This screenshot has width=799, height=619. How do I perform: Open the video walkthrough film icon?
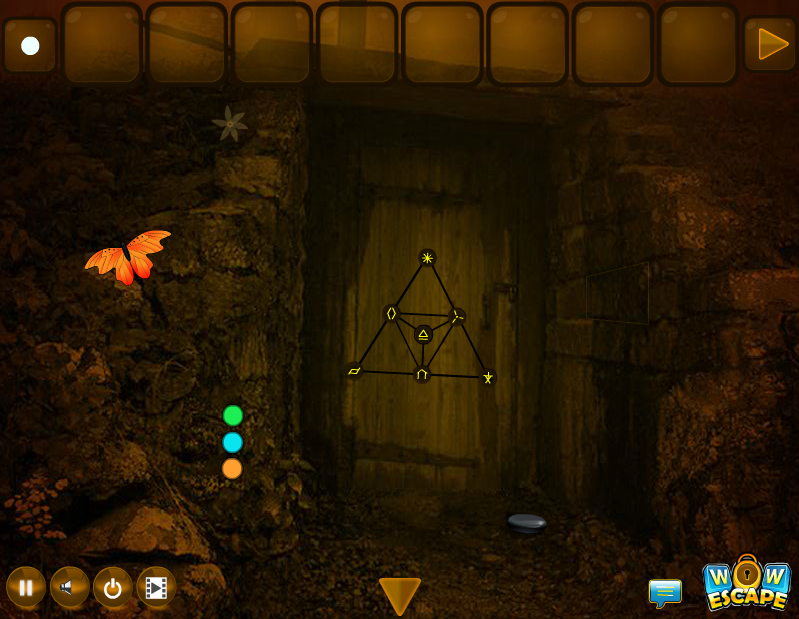[x=156, y=587]
